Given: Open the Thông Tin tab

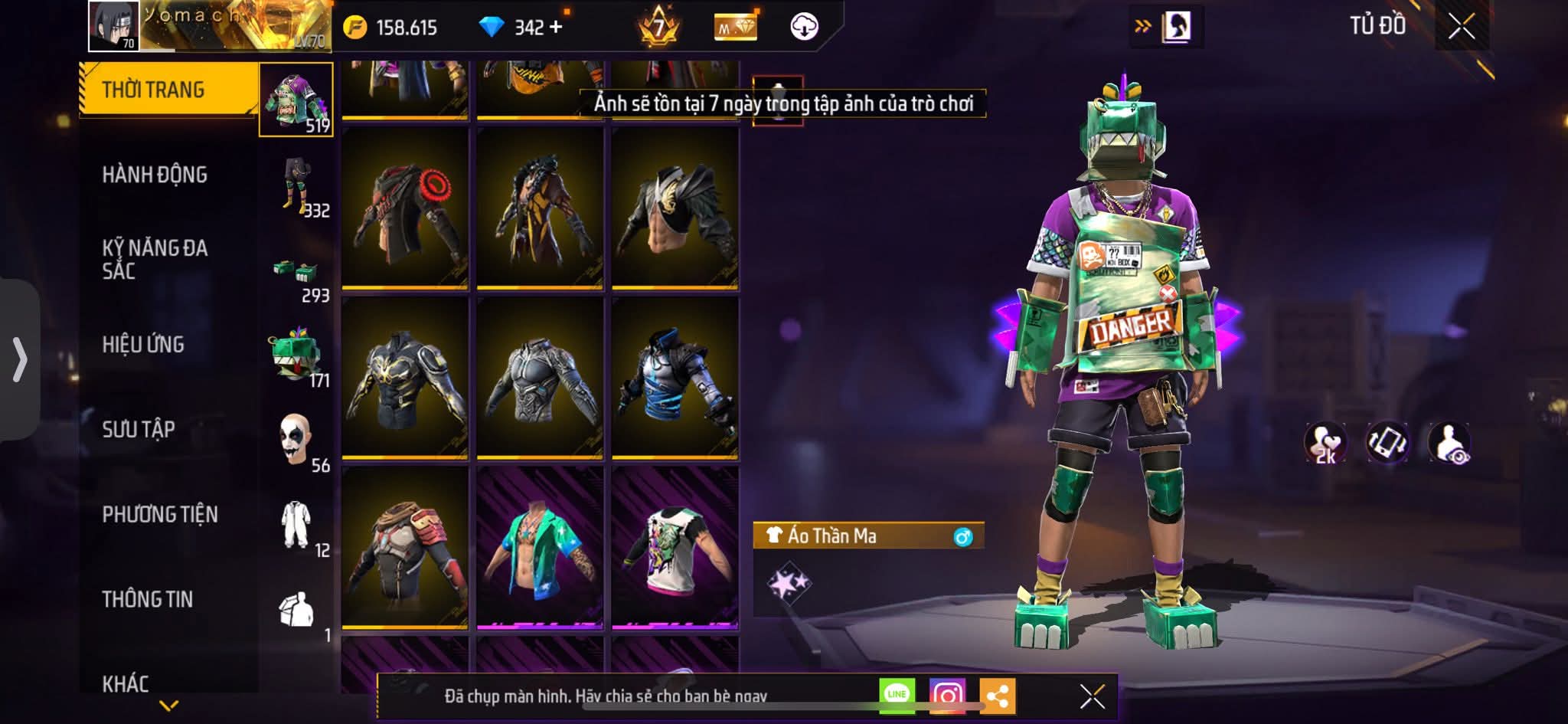Looking at the screenshot, I should 148,599.
